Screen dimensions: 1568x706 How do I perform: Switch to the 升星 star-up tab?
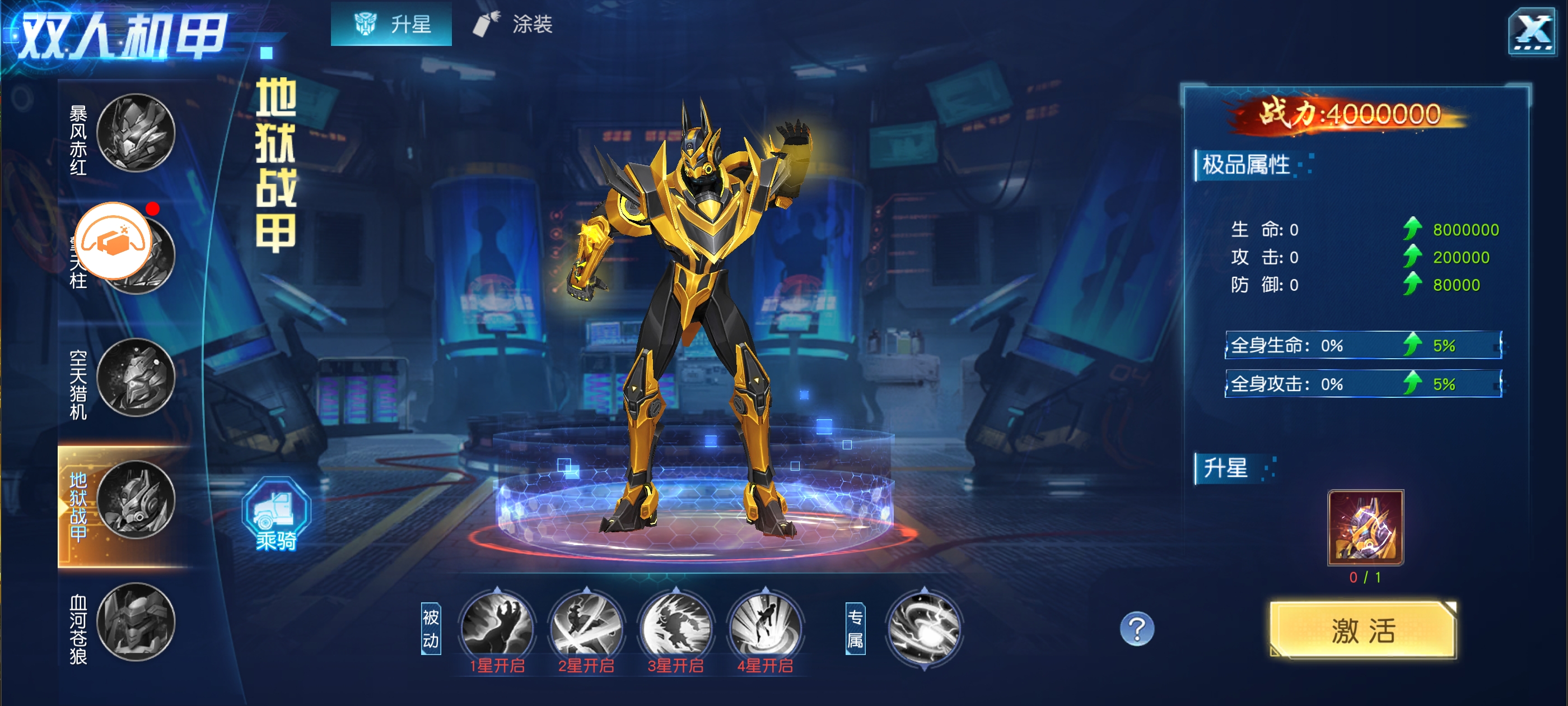tap(391, 24)
